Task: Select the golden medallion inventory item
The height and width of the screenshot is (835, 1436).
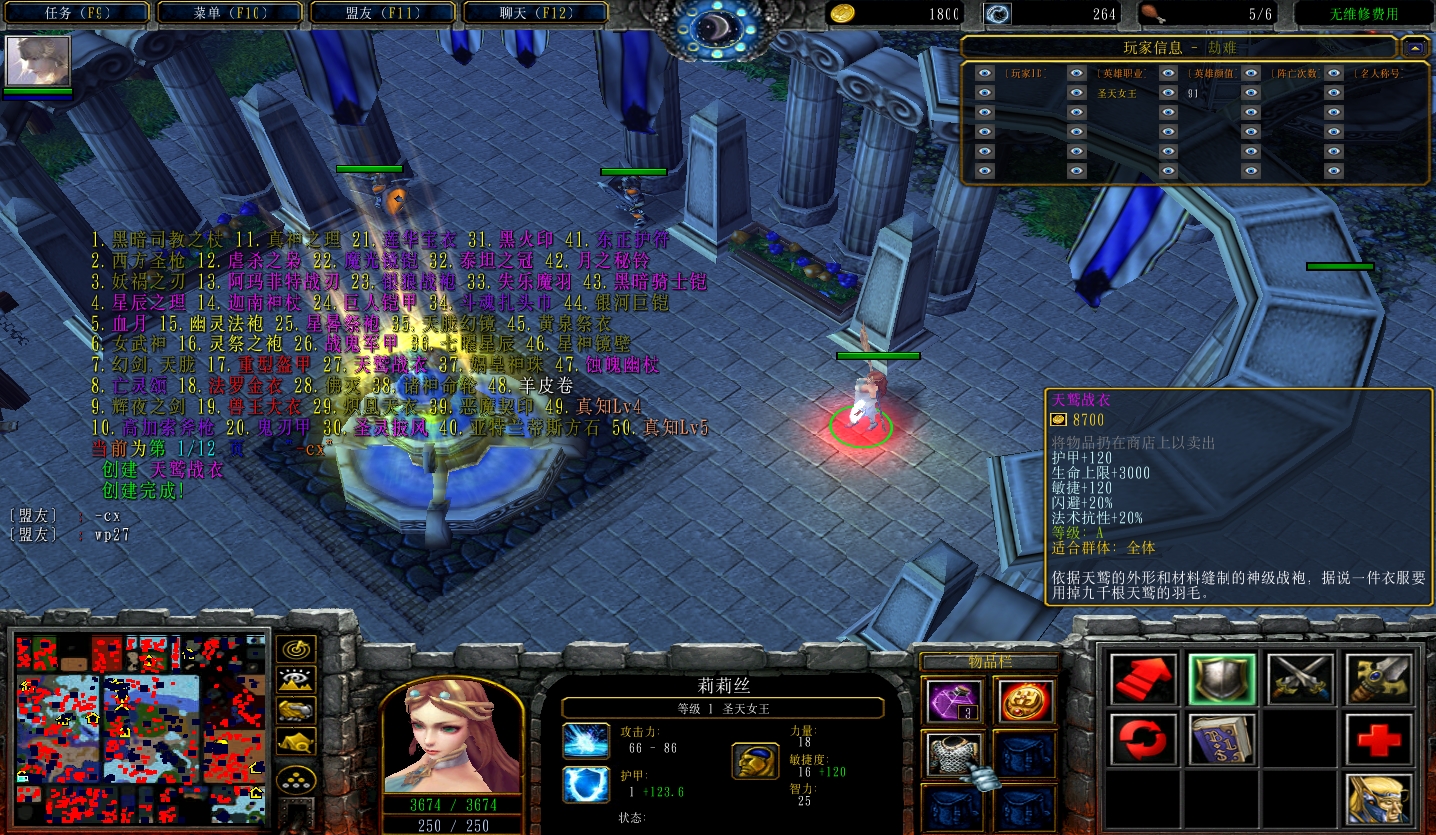Action: coord(1026,700)
